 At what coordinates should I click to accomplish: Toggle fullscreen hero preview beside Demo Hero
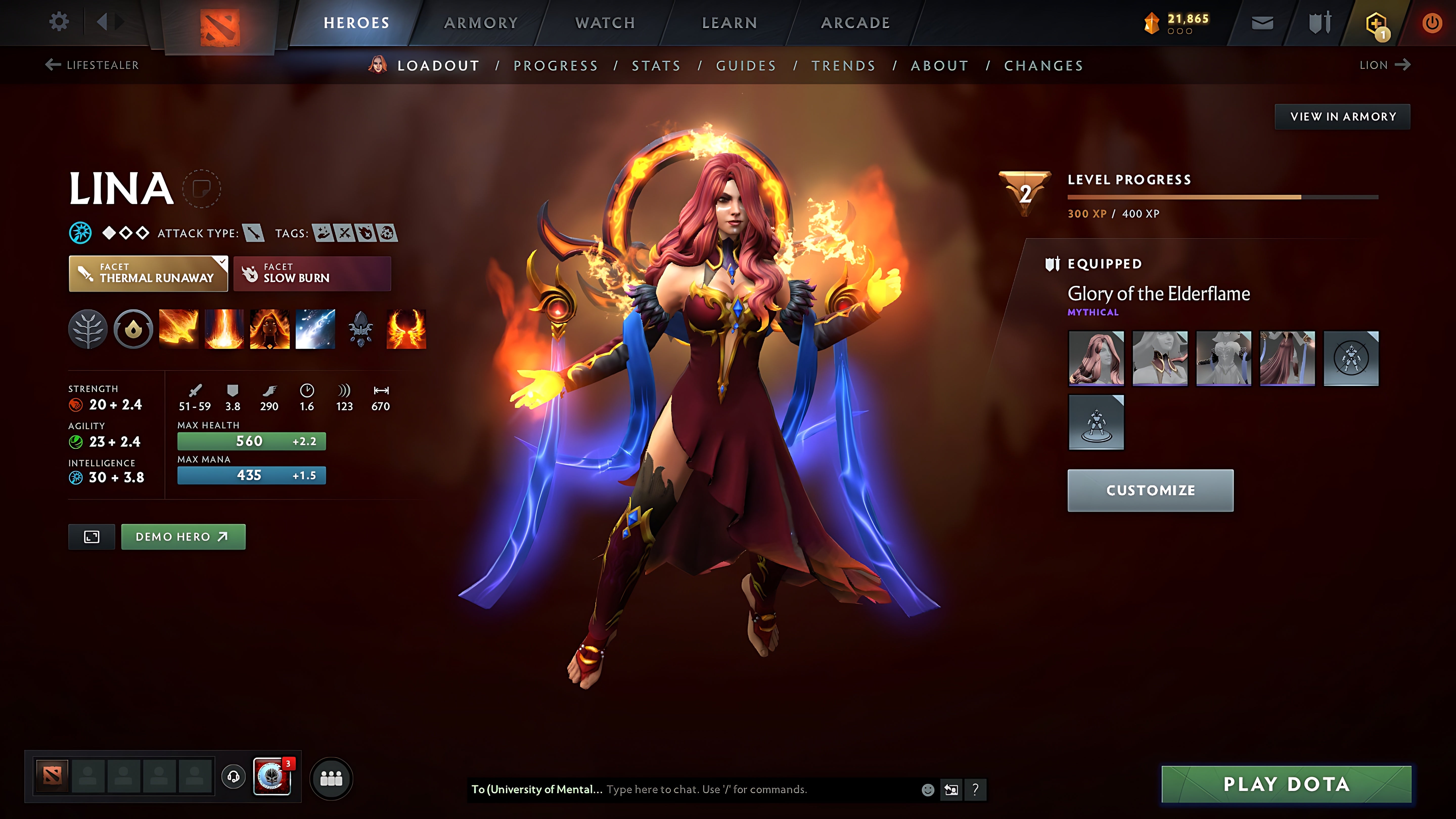point(91,536)
